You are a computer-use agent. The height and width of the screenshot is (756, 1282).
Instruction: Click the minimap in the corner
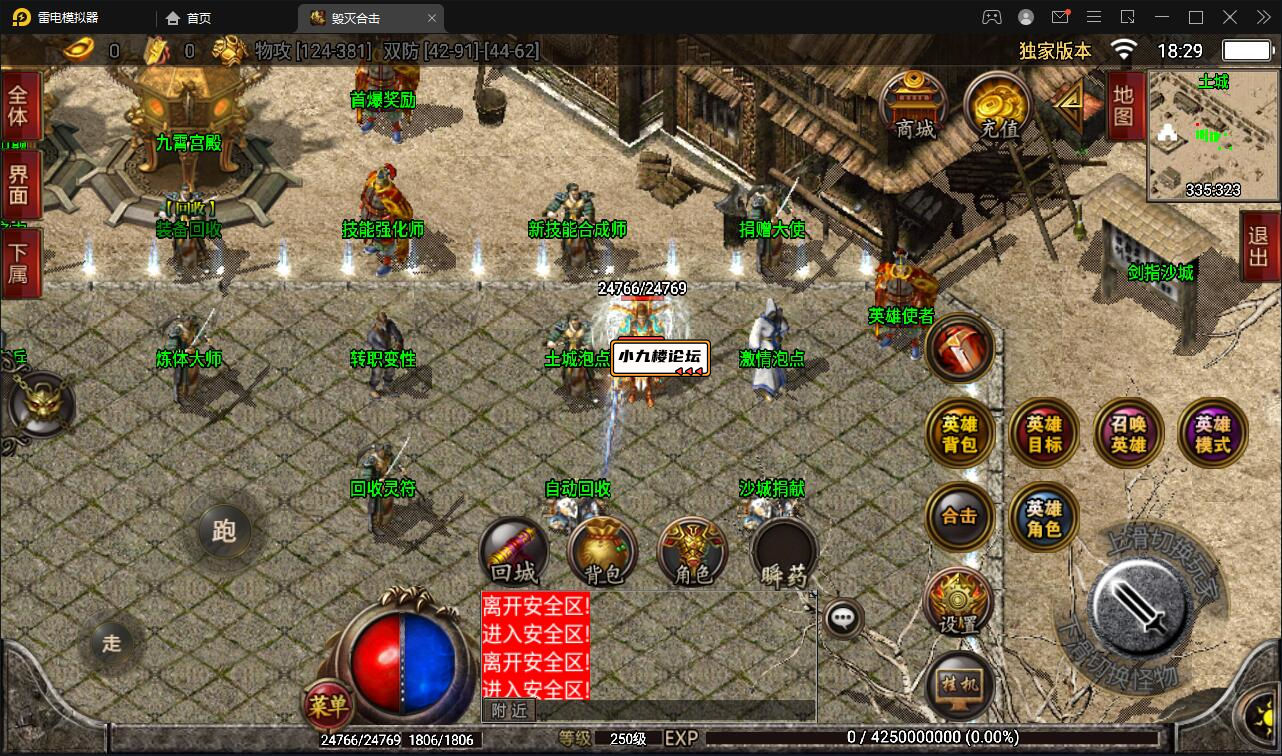point(1212,133)
